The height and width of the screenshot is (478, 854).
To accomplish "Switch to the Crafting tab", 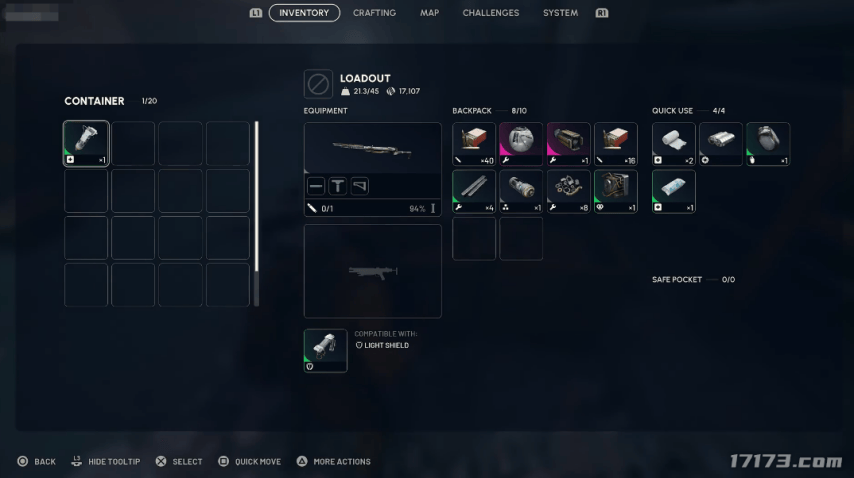I will tap(374, 13).
